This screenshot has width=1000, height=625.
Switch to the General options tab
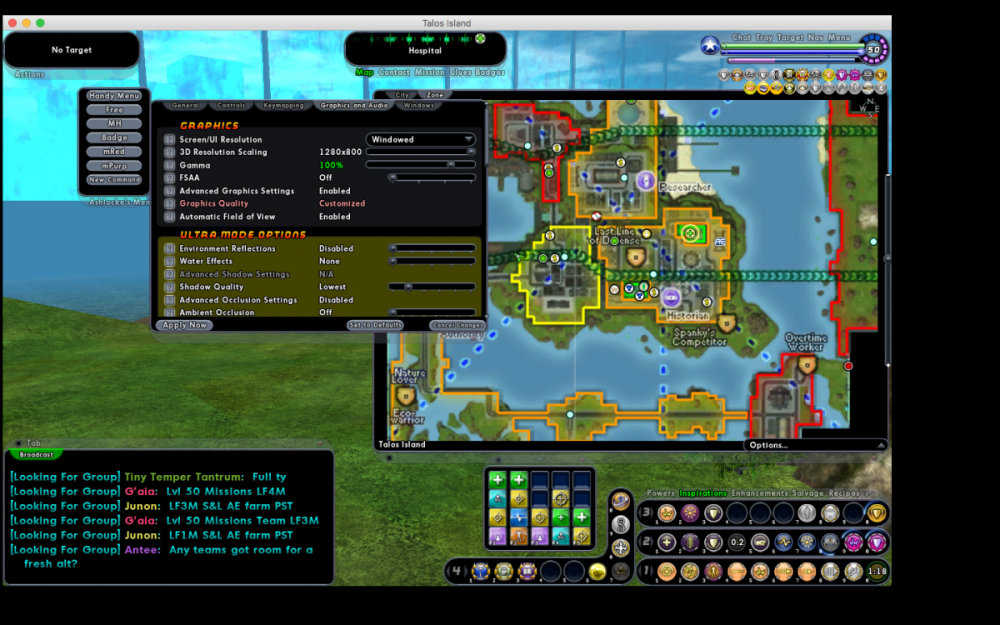(185, 105)
